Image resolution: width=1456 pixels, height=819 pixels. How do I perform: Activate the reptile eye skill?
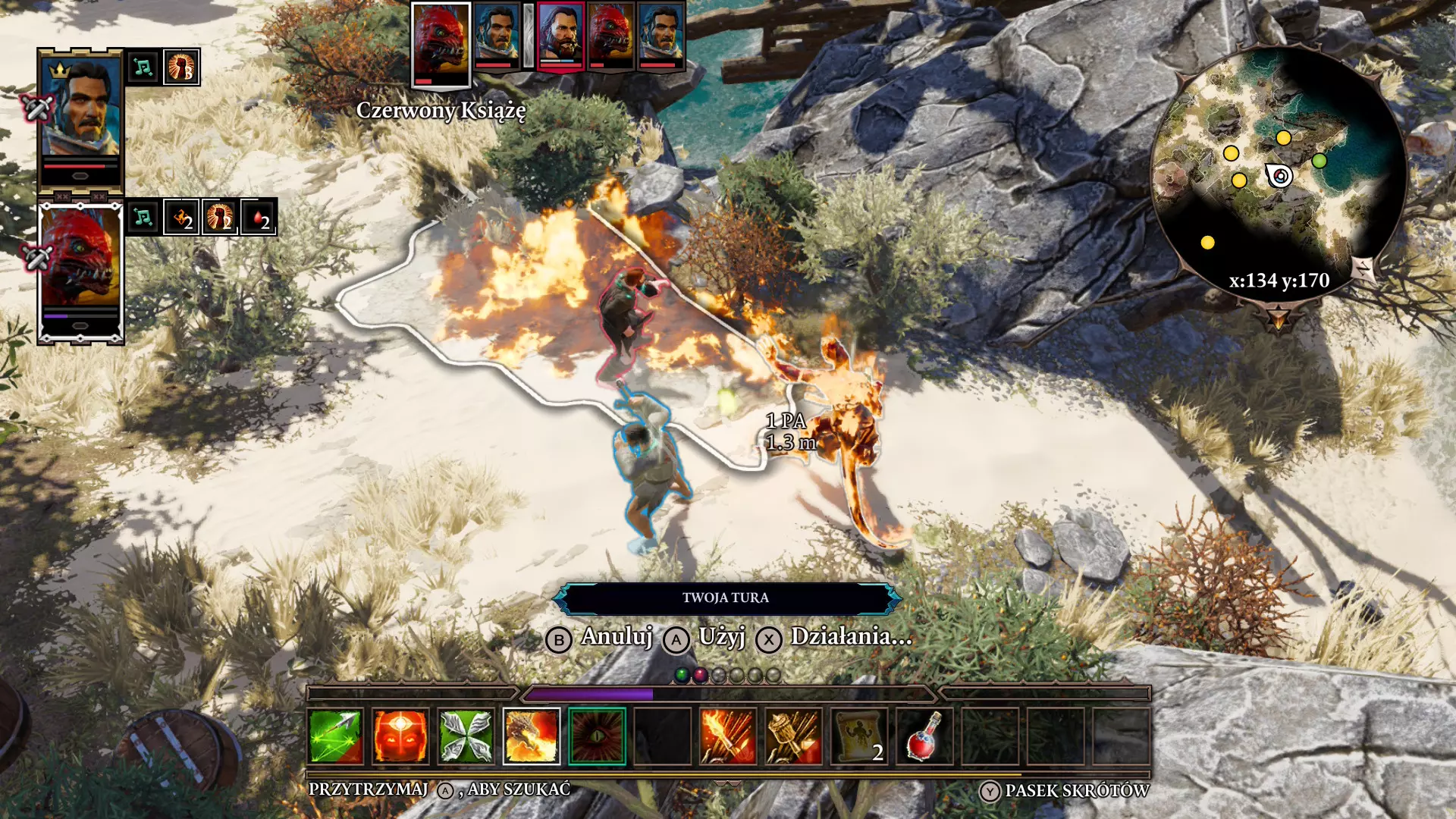click(597, 736)
